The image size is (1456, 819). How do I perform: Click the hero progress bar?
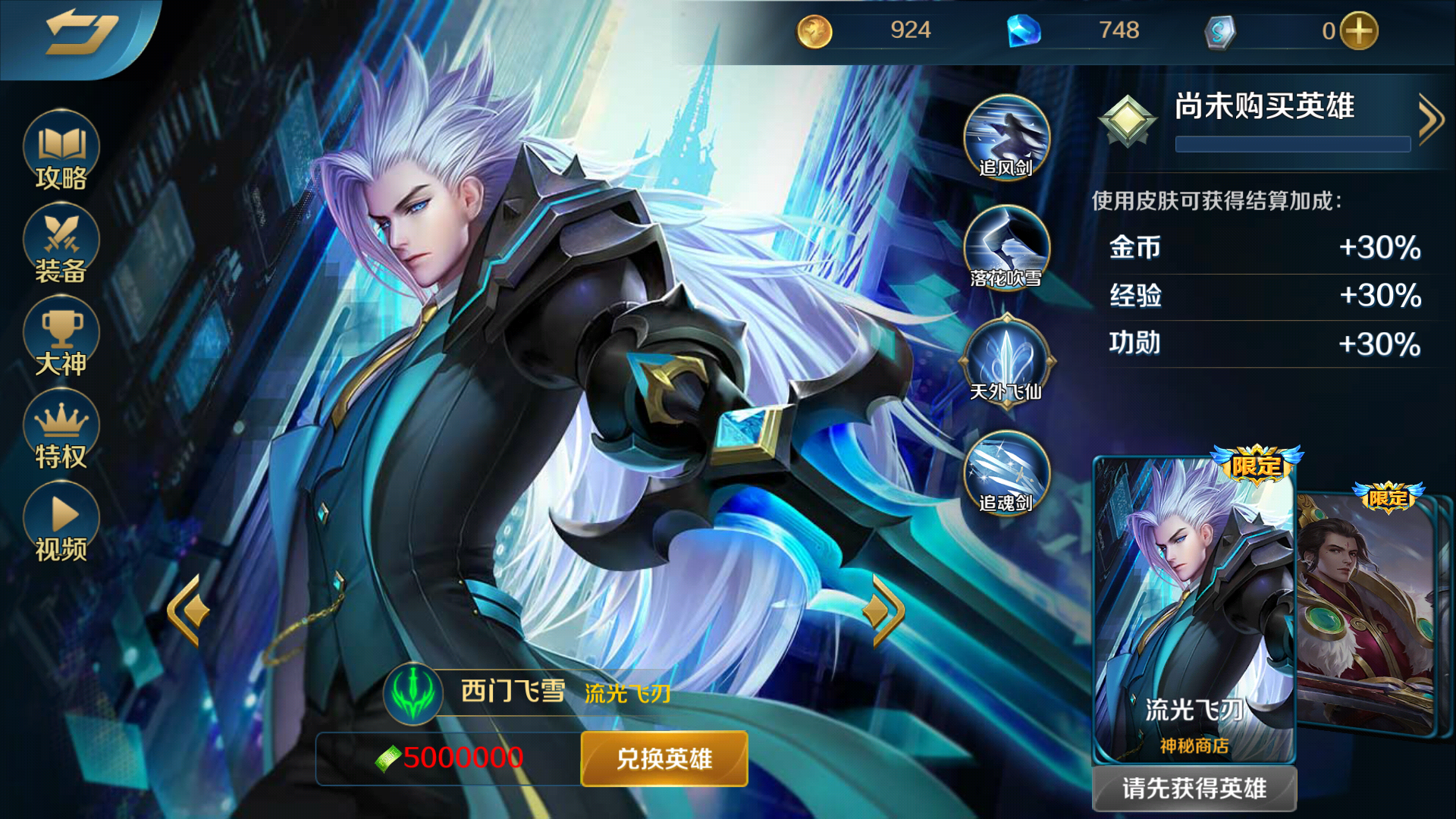click(x=1291, y=145)
